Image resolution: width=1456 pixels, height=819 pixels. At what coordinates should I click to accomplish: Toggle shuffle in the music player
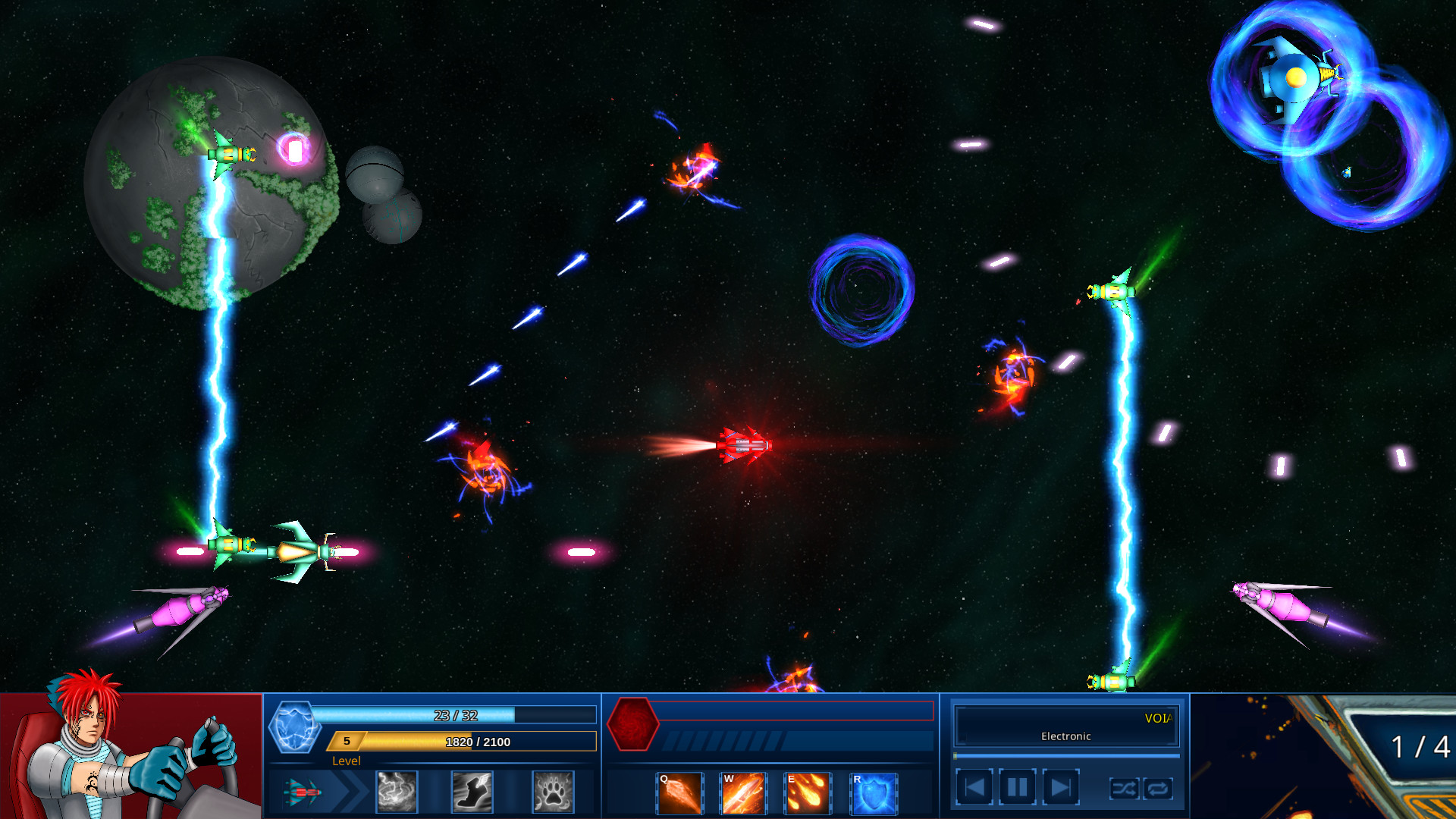coord(1125,789)
